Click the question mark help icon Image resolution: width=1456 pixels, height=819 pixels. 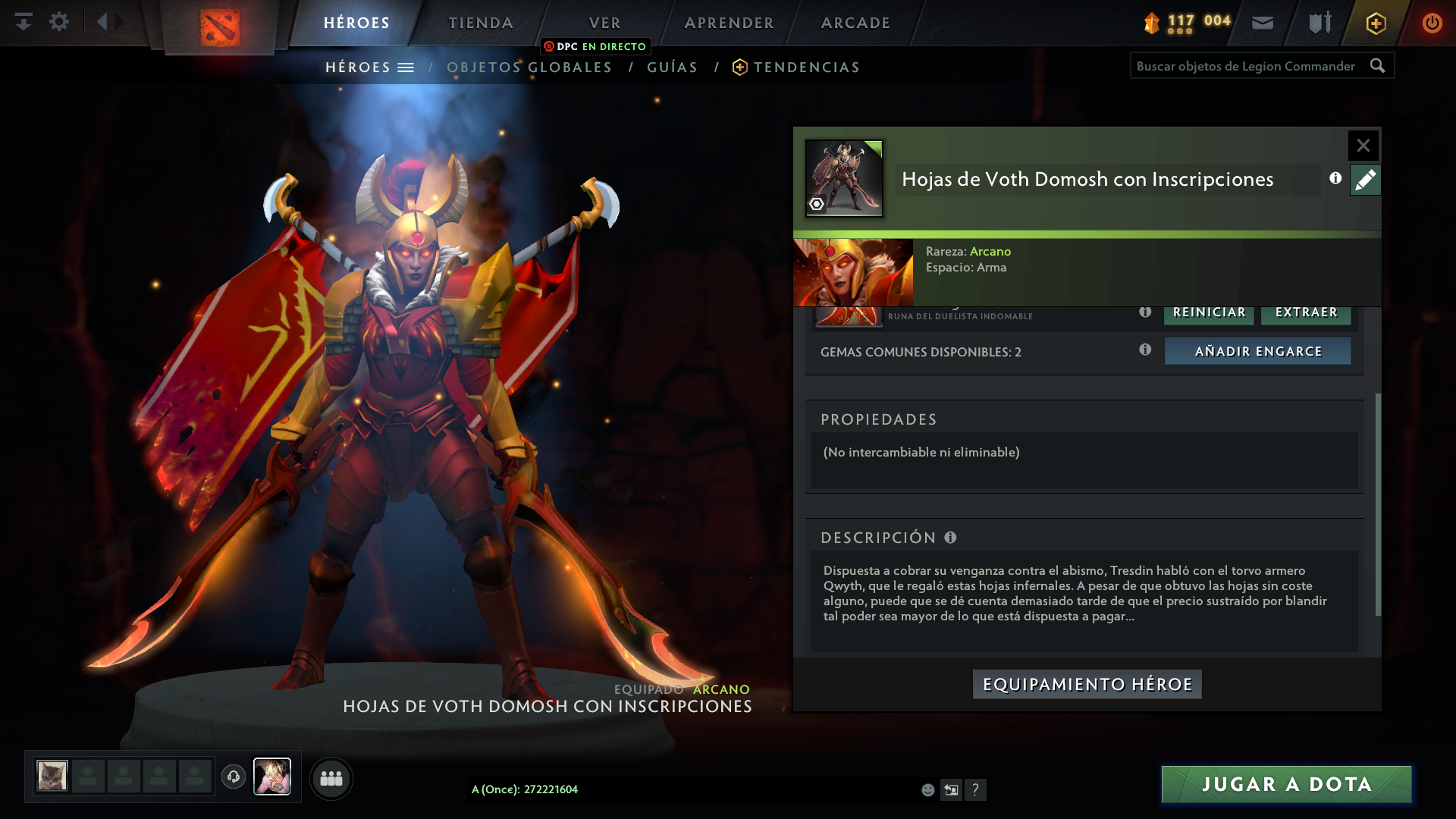[x=977, y=789]
